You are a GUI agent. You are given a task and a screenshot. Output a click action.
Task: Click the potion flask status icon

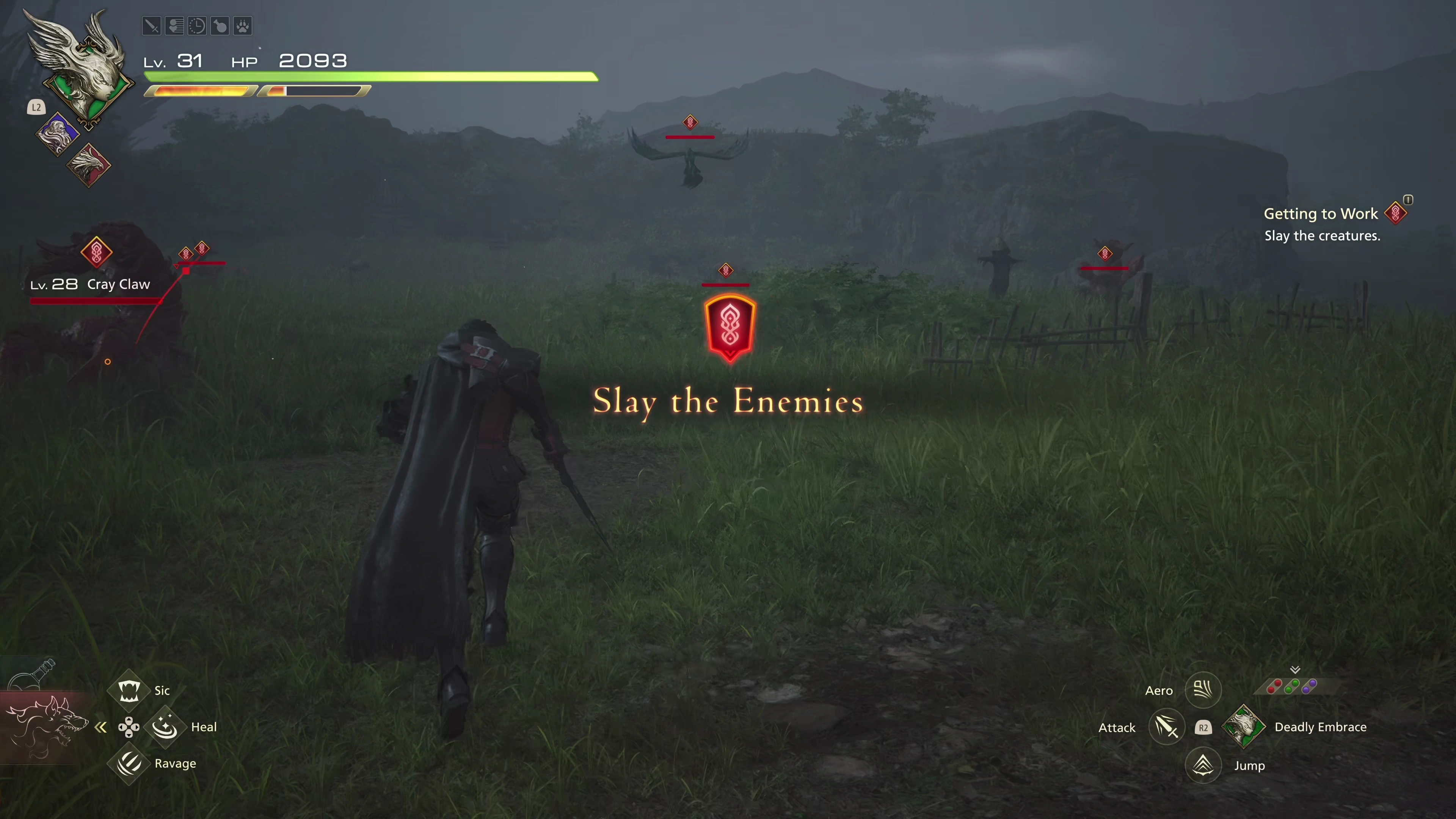[220, 26]
